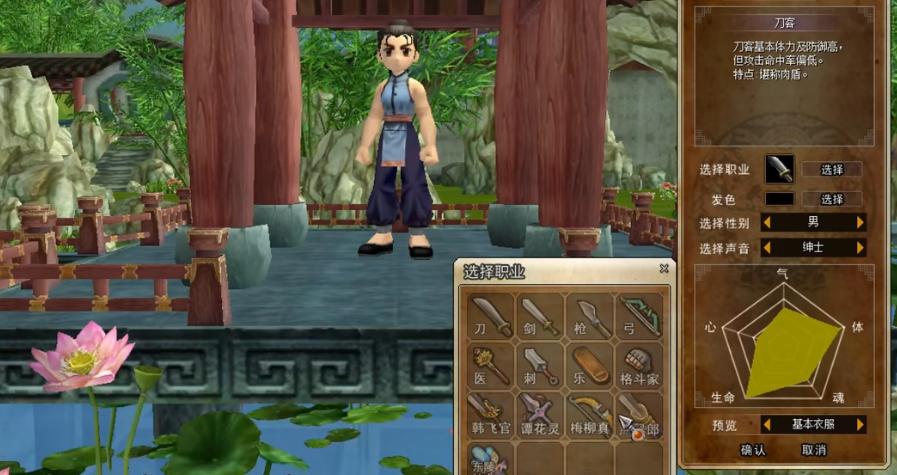Close the 选择职业 class selection window
The image size is (897, 475).
pos(664,269)
